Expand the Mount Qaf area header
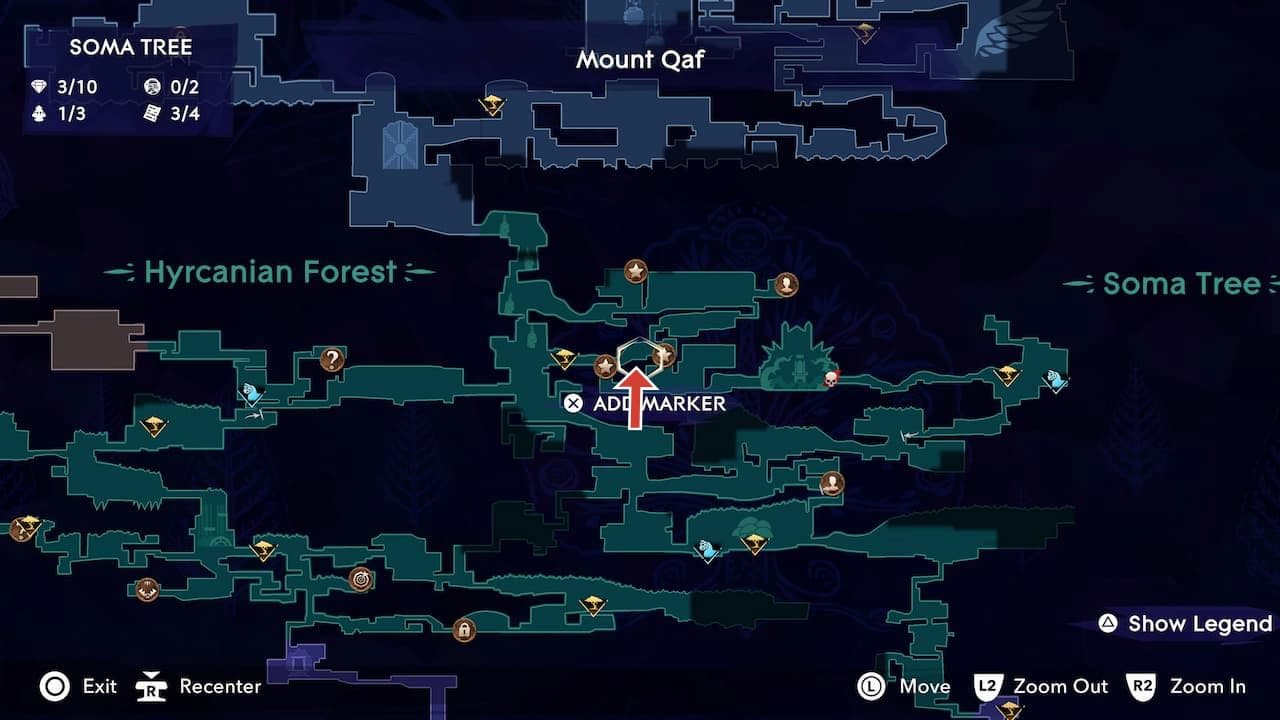This screenshot has width=1280, height=720. click(639, 60)
